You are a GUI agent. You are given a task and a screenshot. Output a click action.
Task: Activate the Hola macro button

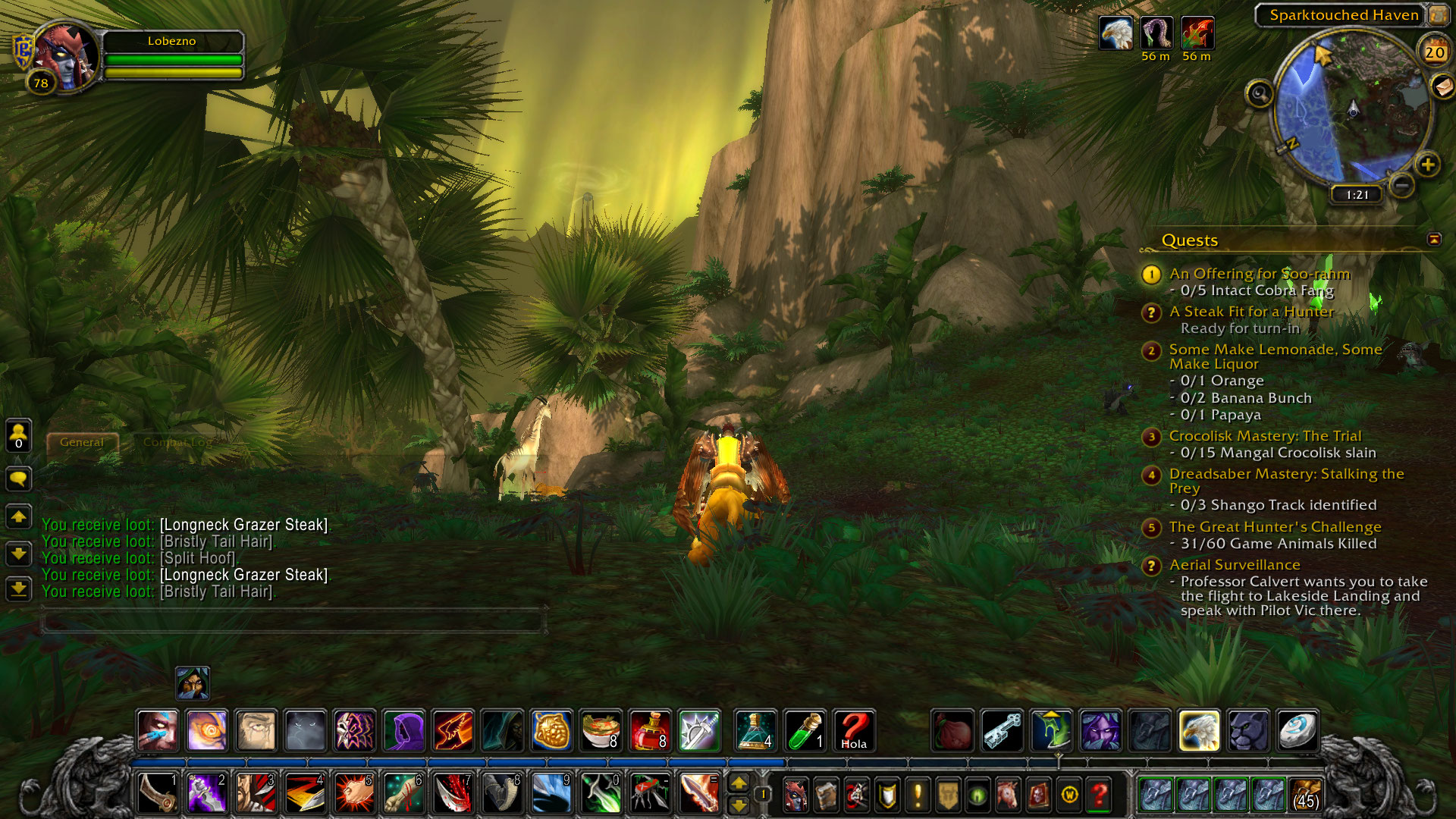pyautogui.click(x=854, y=731)
